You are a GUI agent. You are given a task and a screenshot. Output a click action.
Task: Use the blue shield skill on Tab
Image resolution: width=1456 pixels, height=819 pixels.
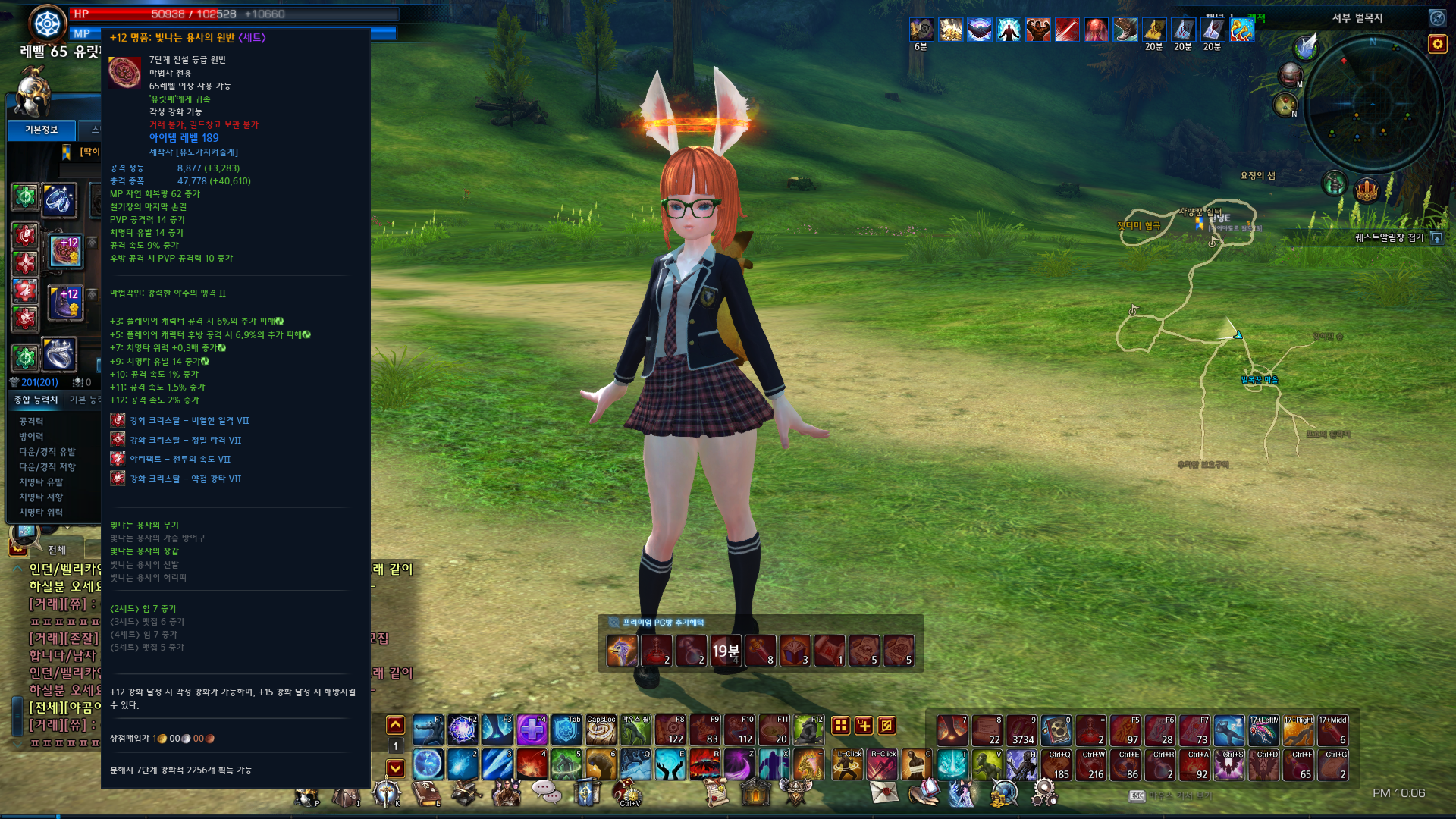(566, 730)
